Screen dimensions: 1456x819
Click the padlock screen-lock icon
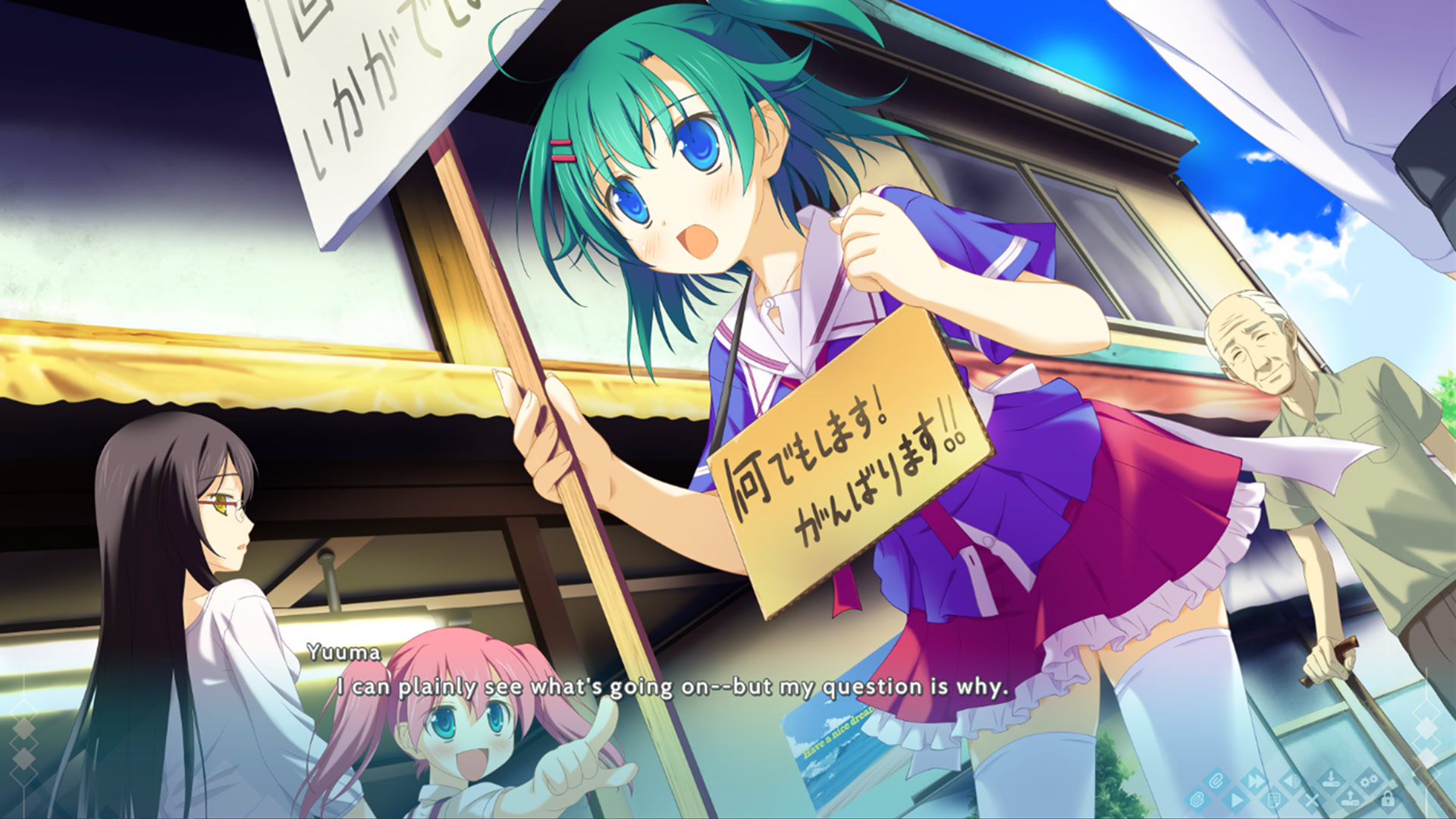pyautogui.click(x=1388, y=800)
